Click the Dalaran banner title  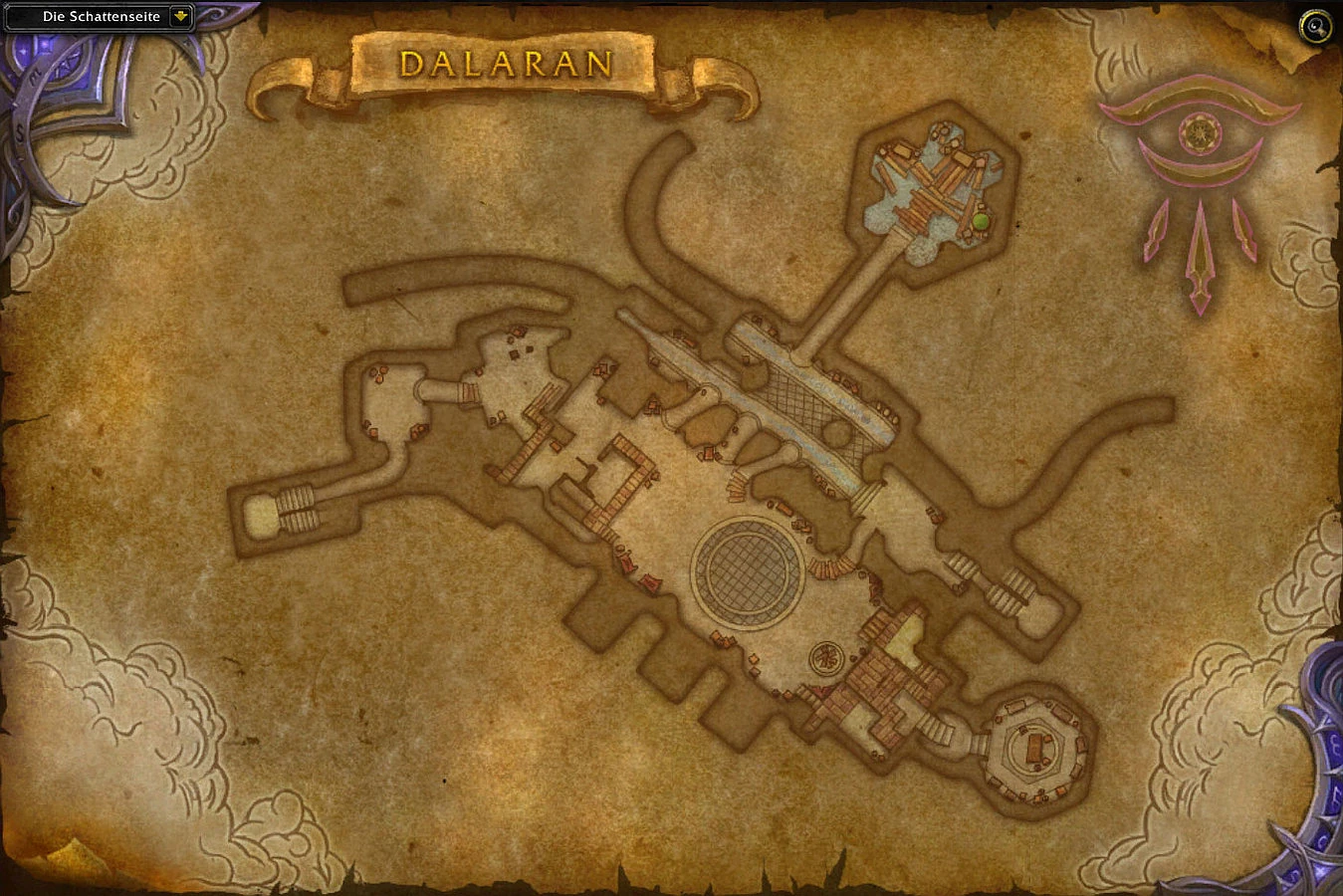[506, 66]
